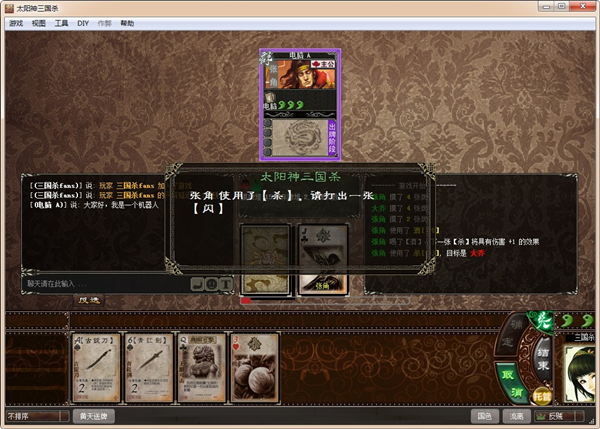Viewport: 600px width, 429px height.
Task: Open the 视图 menu
Action: 38,21
